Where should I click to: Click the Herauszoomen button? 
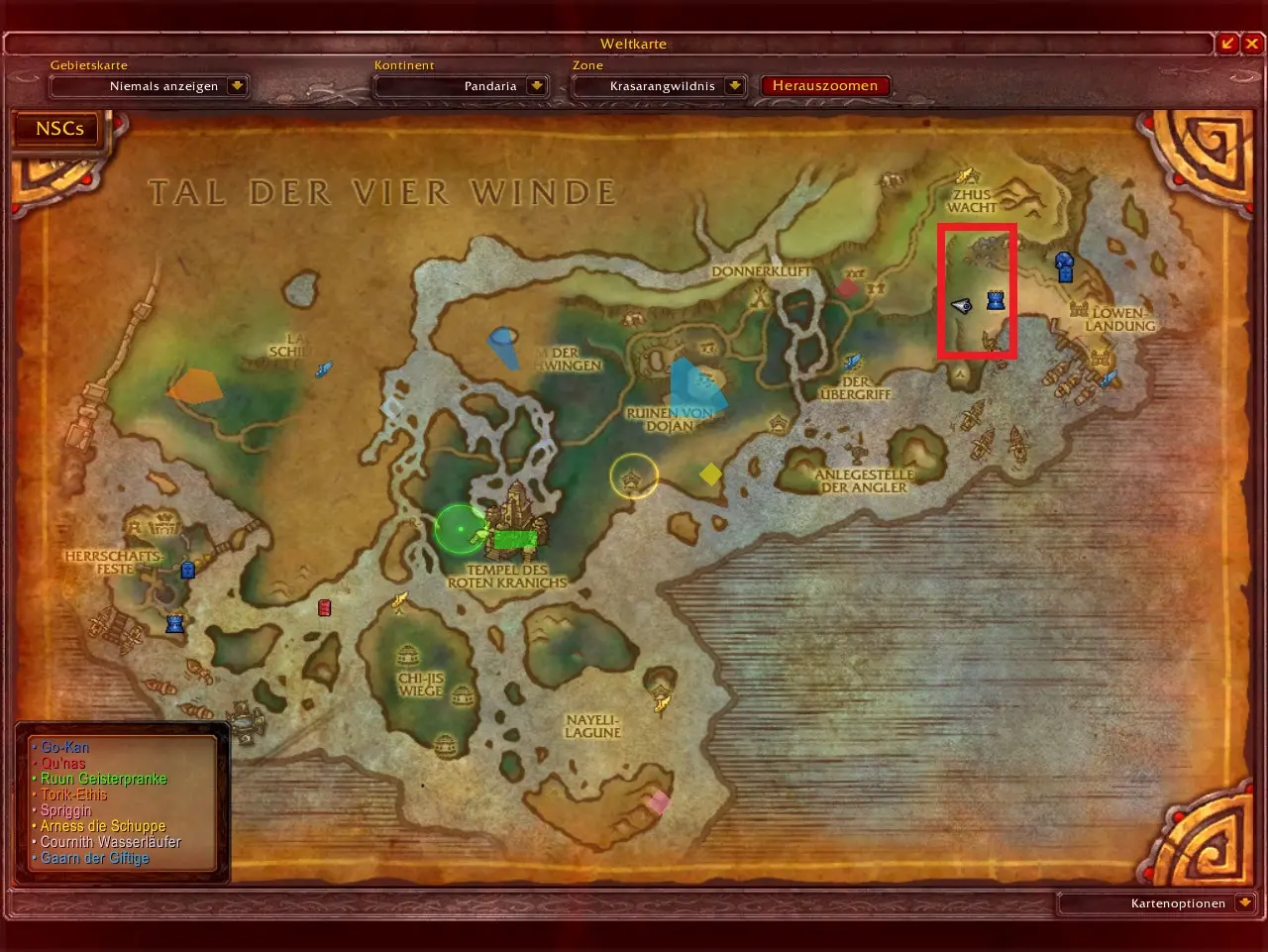point(824,86)
